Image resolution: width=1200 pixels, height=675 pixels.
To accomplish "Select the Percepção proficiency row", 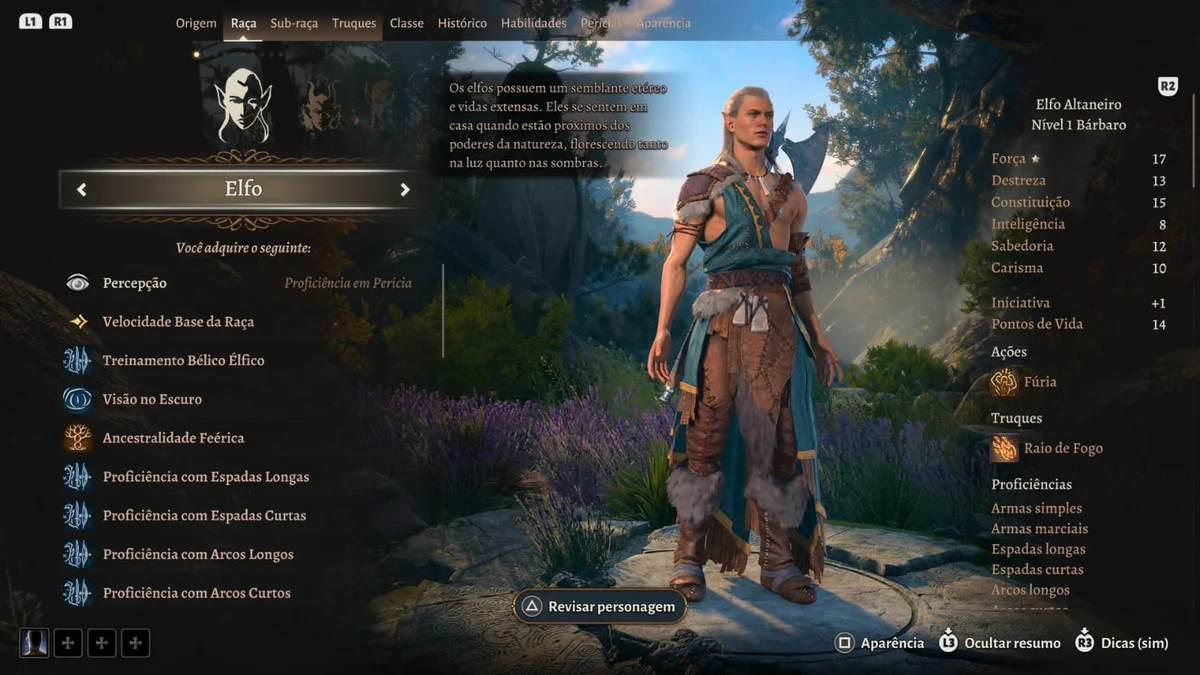I will click(135, 283).
